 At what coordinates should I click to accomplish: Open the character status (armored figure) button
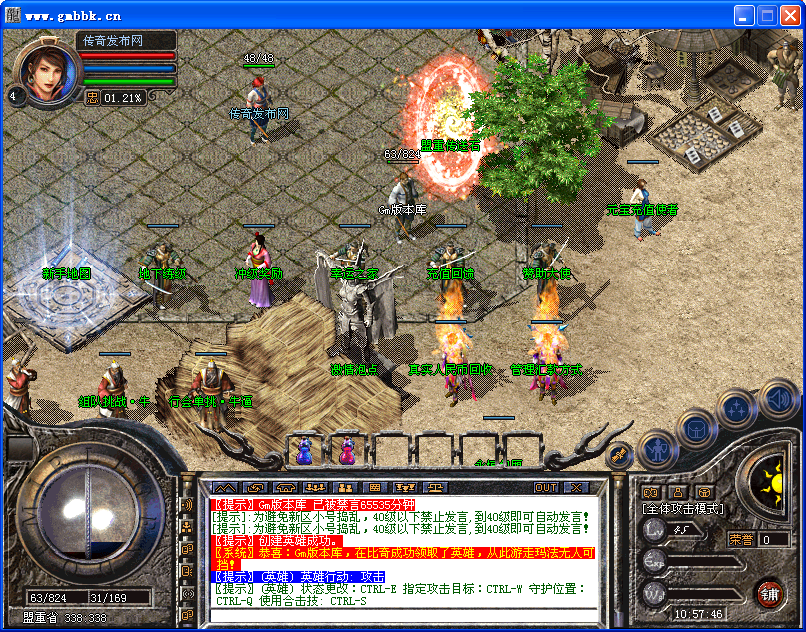click(655, 450)
